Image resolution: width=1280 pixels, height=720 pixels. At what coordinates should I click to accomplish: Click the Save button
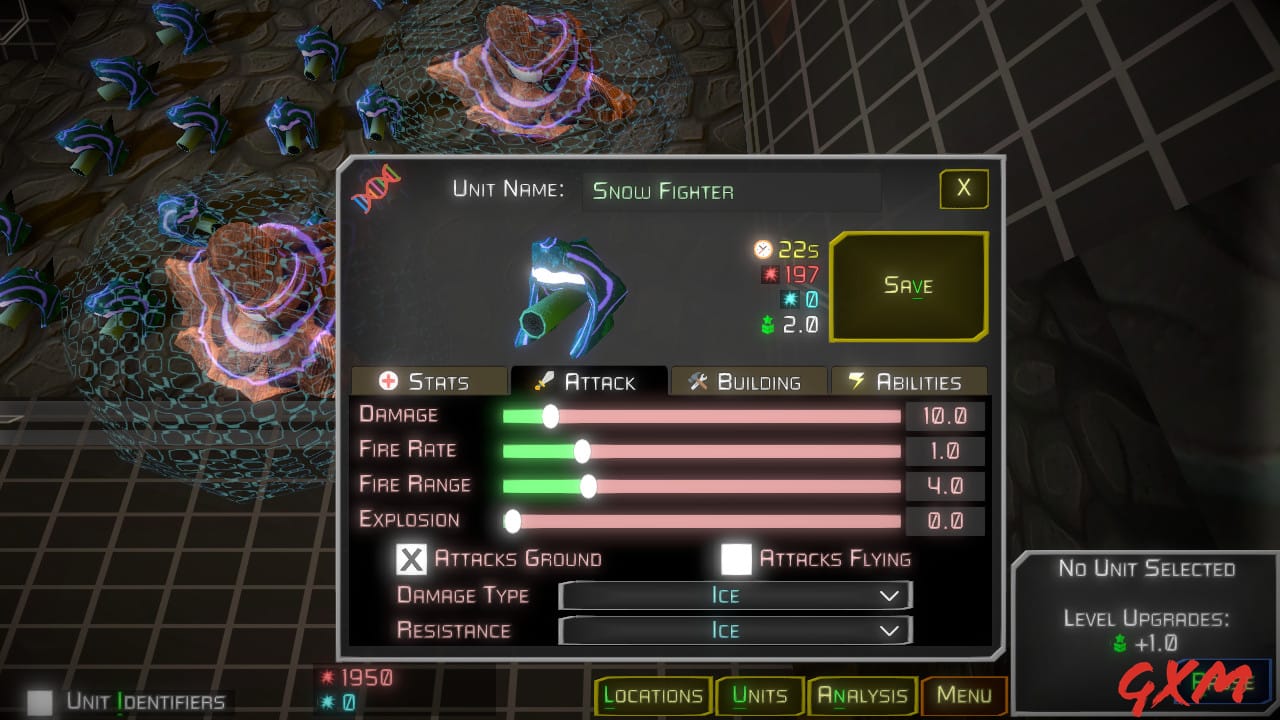tap(908, 286)
